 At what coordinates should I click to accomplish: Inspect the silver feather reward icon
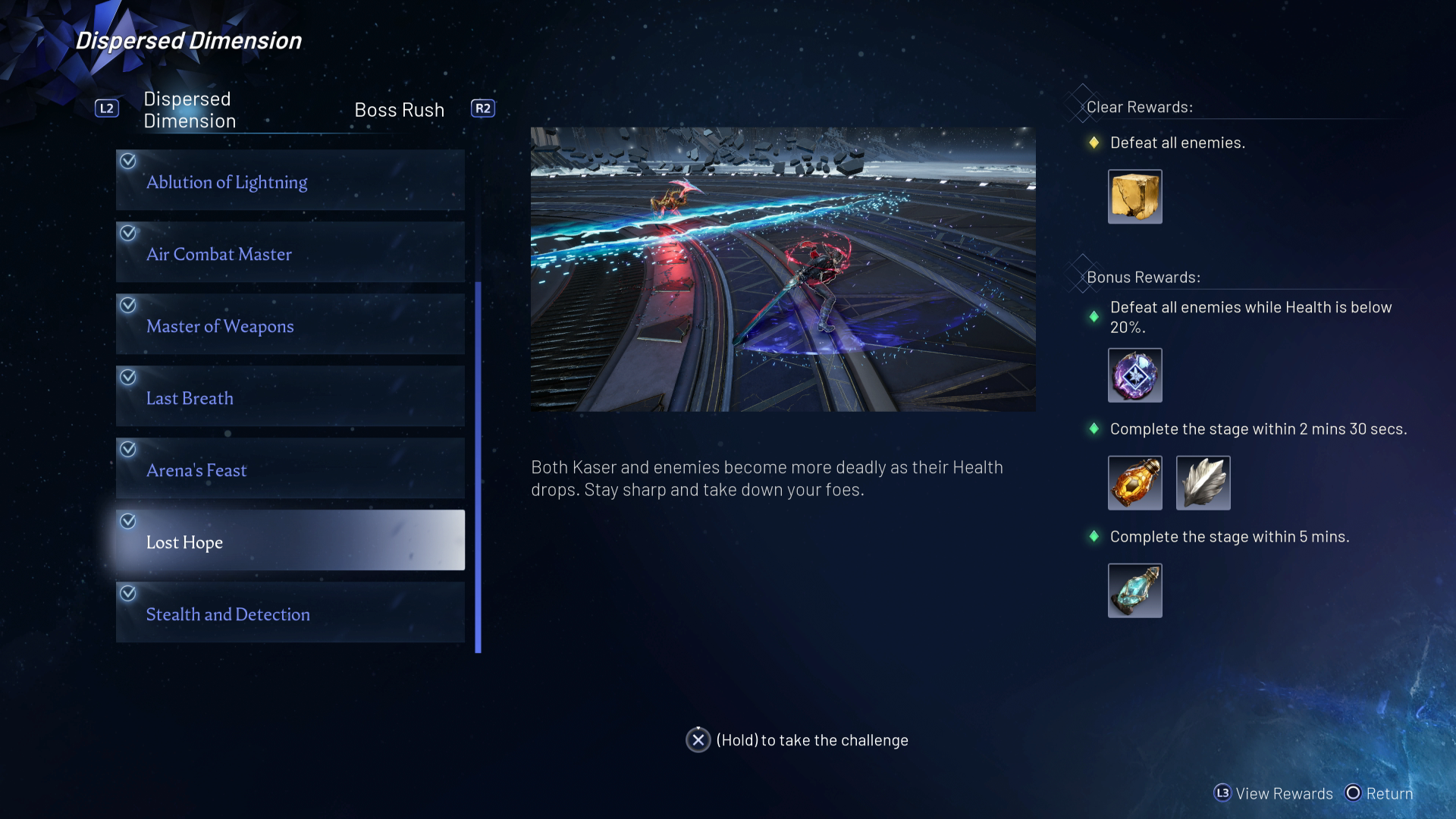tap(1203, 483)
